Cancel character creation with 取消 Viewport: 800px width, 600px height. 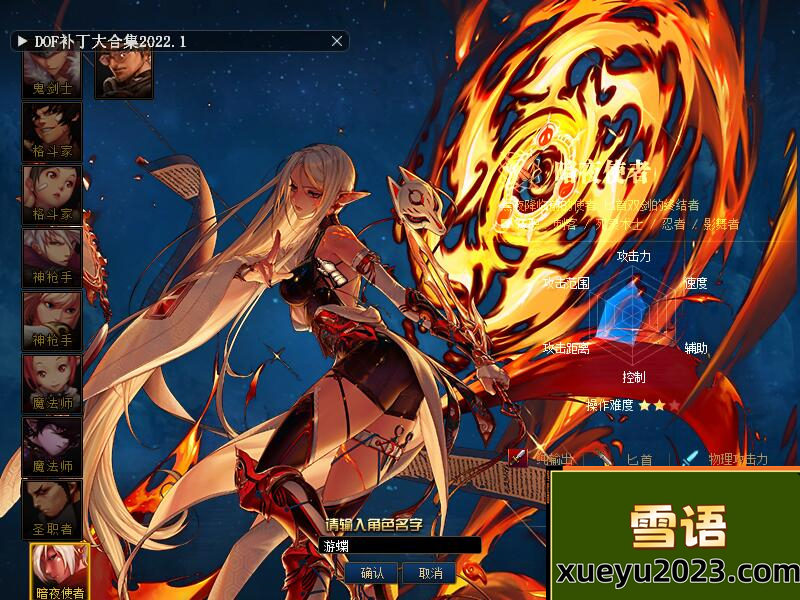point(430,573)
